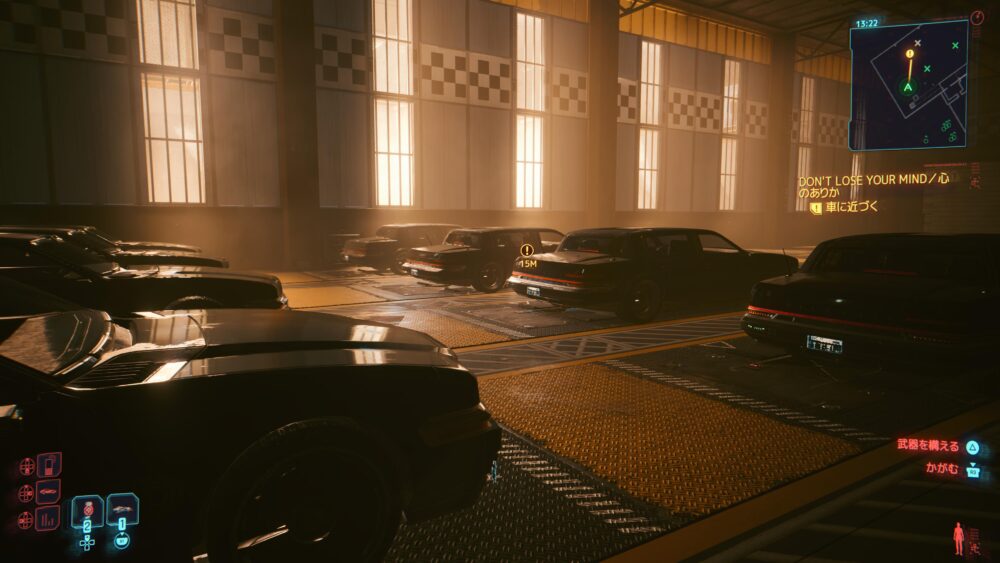This screenshot has height=563, width=1000.
Task: Open the red phone shortcut icon
Action: click(48, 465)
